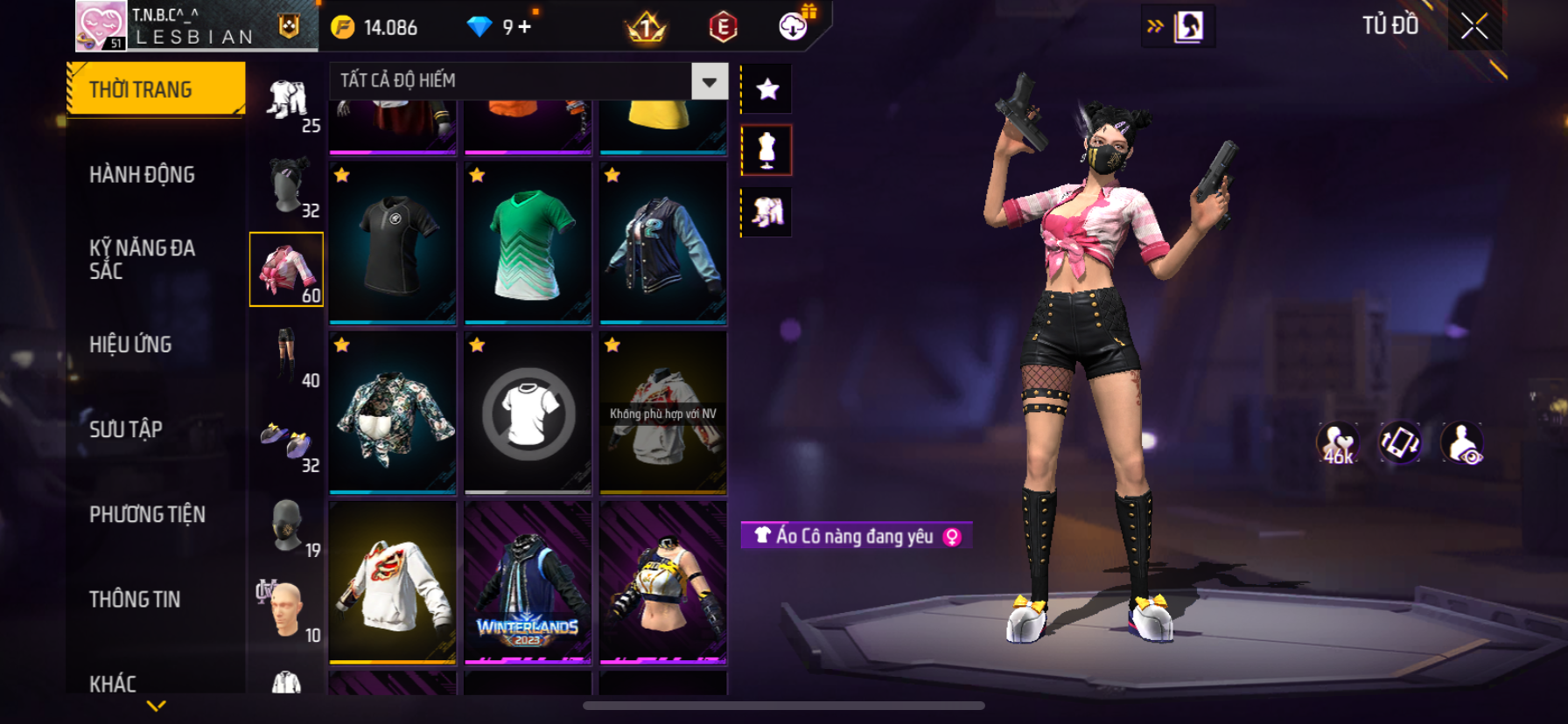Select the Thông Tin menu entry
Viewport: 1568px width, 724px height.
click(x=135, y=599)
